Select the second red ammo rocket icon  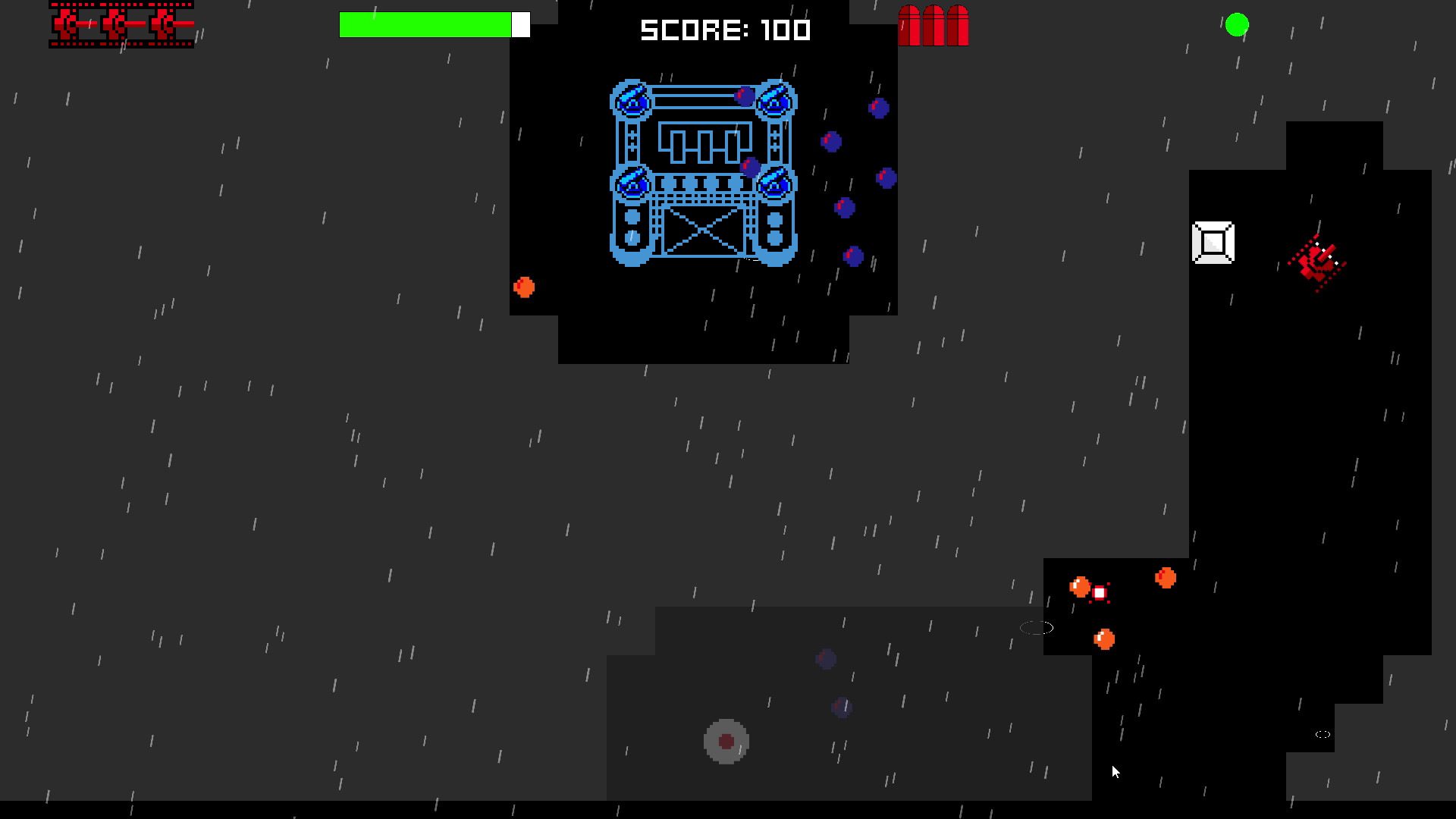pos(931,27)
